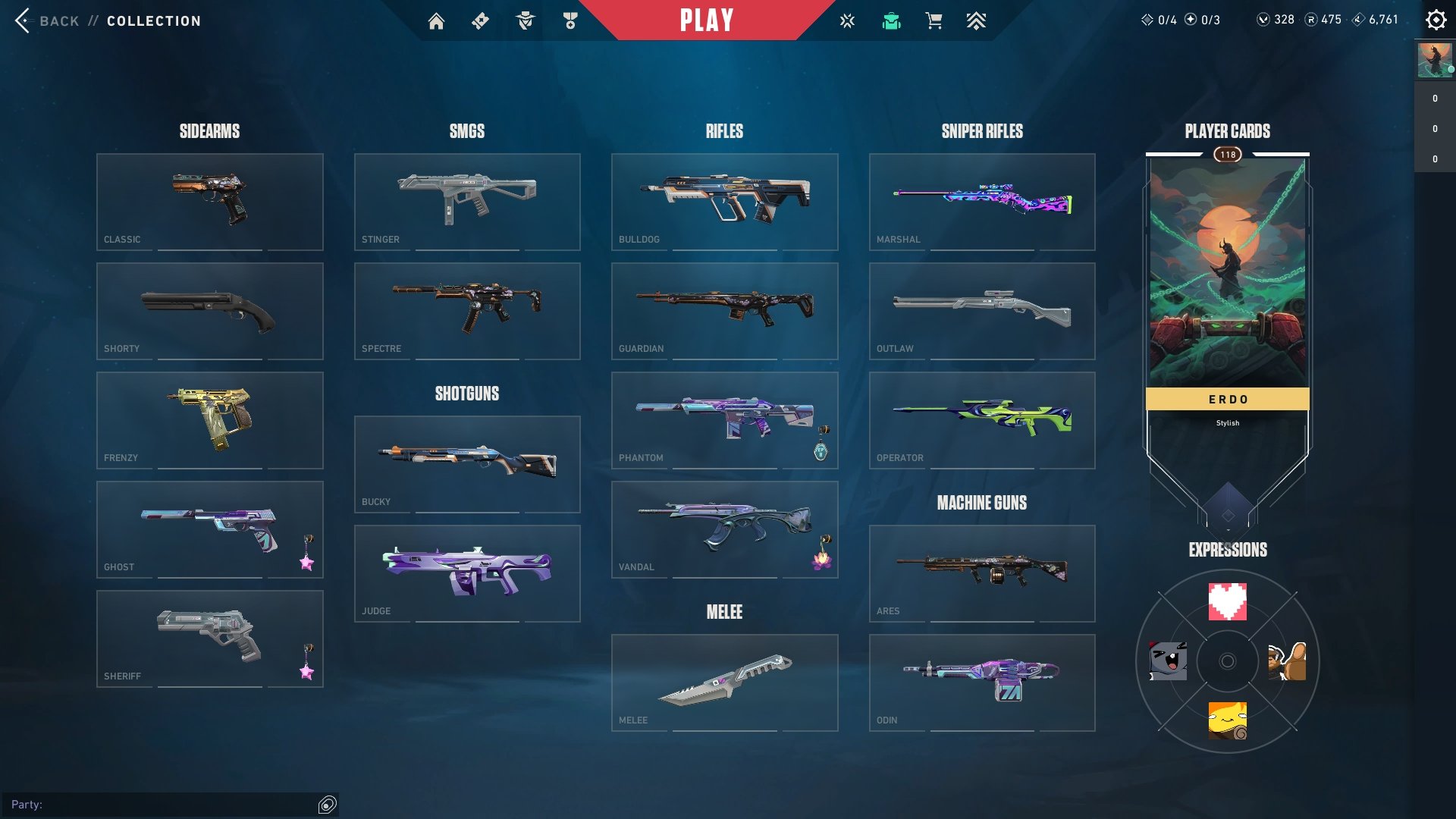
Task: Select the player avatar thumbnail top right
Action: pyautogui.click(x=1435, y=61)
